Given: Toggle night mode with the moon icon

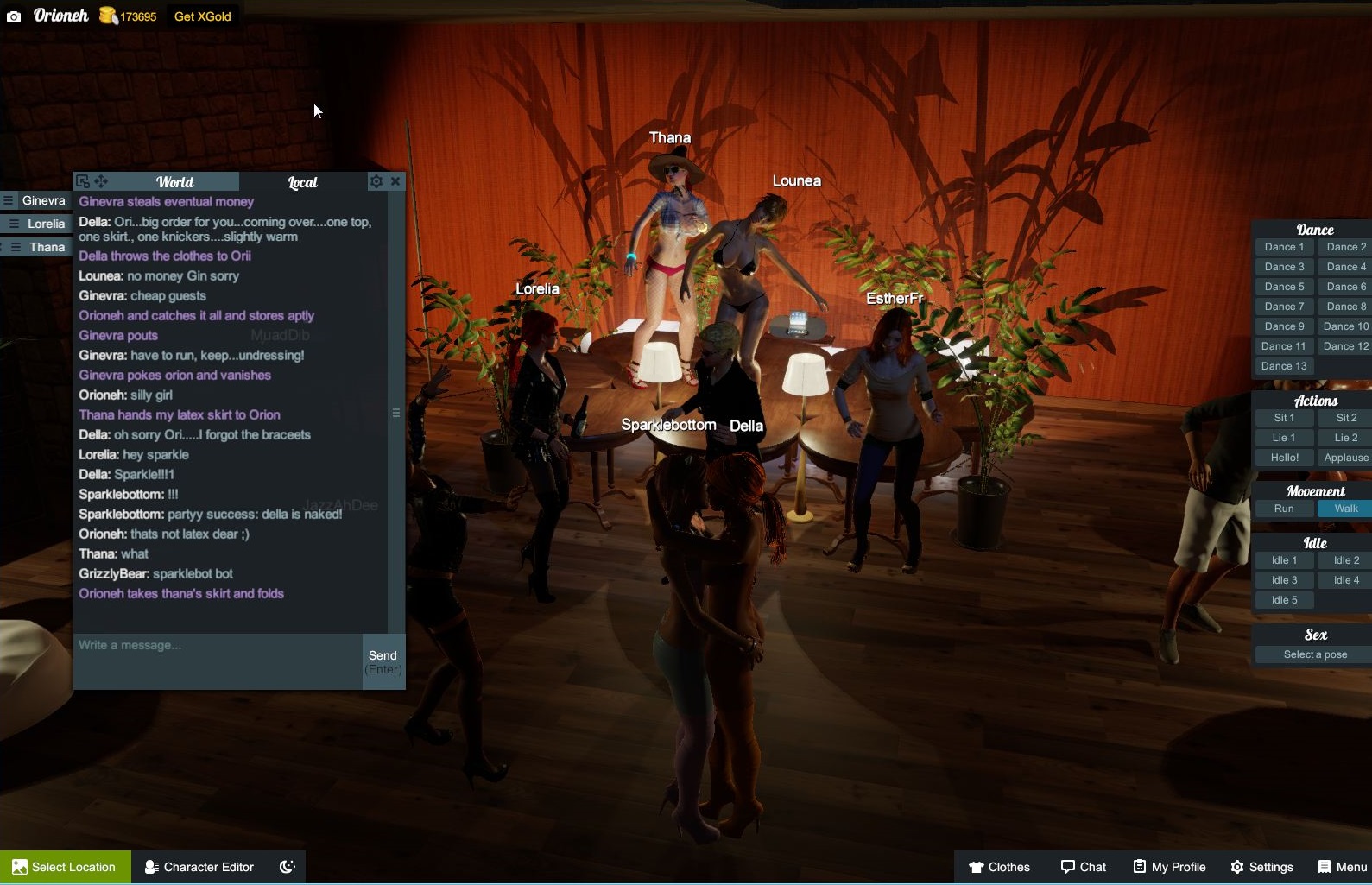Looking at the screenshot, I should click(x=288, y=867).
